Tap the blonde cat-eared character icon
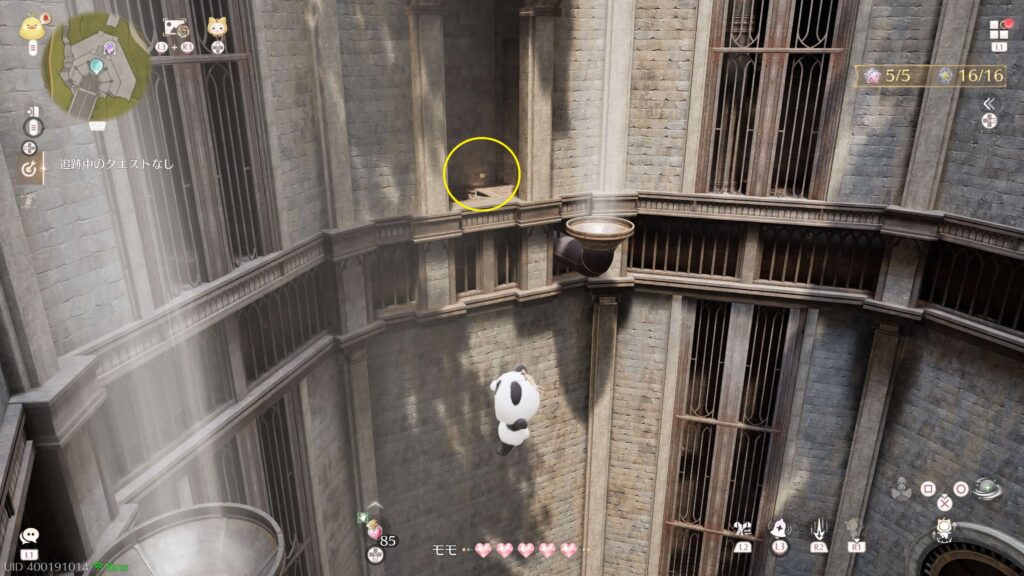Image resolution: width=1024 pixels, height=576 pixels. [217, 28]
